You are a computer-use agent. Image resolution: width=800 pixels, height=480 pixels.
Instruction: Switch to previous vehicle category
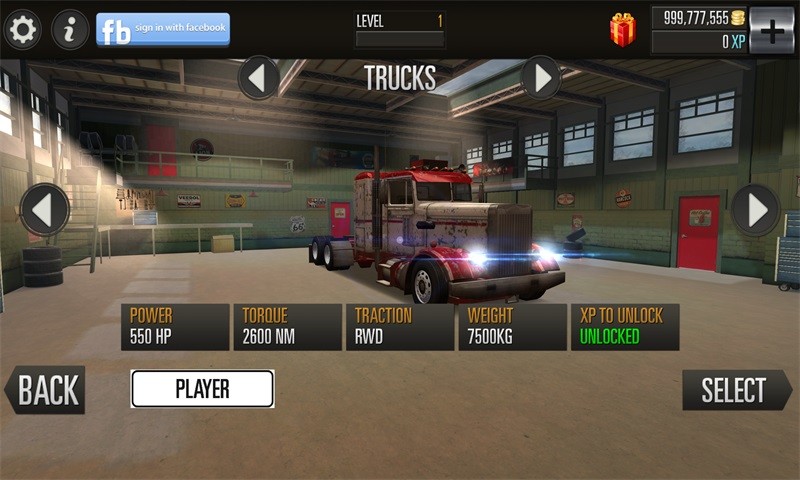point(259,77)
